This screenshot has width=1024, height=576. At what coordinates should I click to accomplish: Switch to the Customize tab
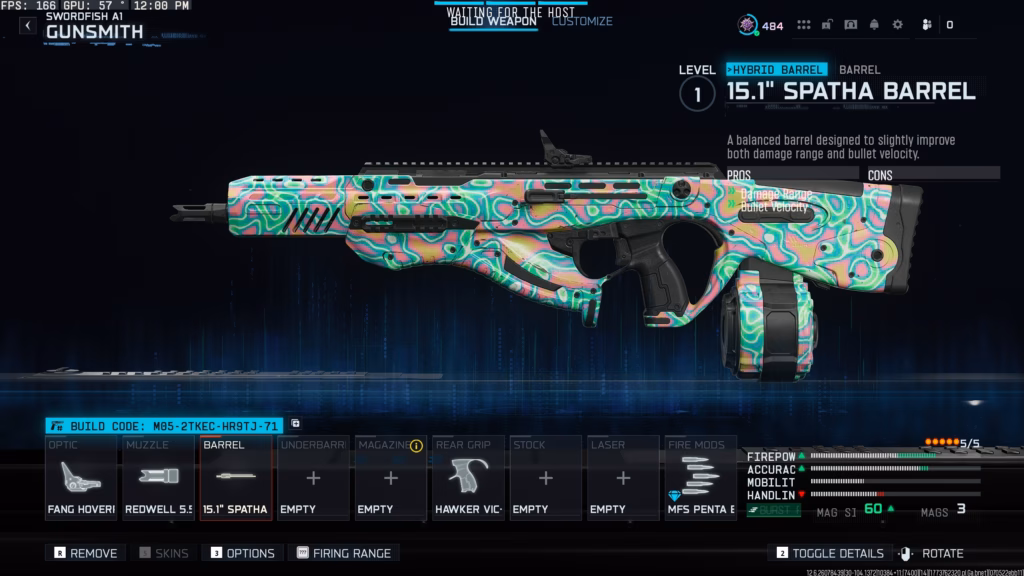[x=582, y=21]
